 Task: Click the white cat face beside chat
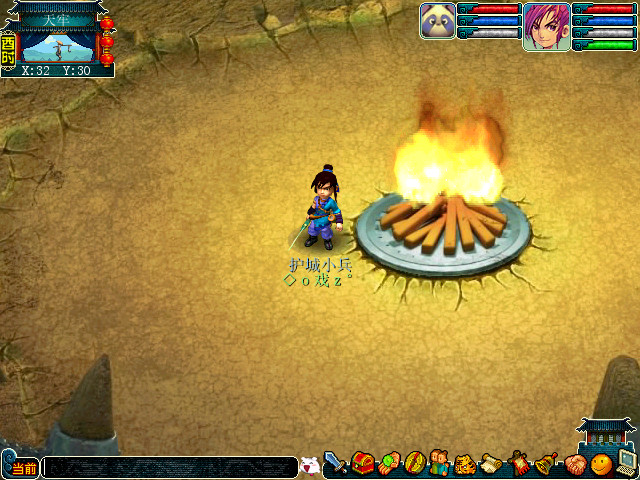pos(309,466)
